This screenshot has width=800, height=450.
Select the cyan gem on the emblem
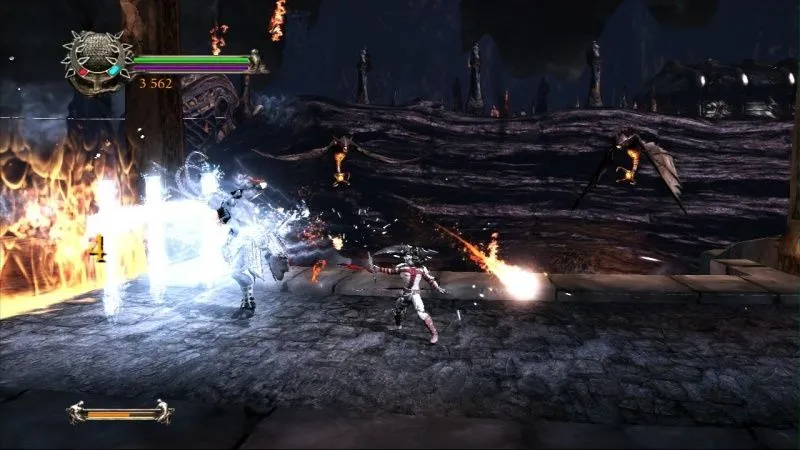pyautogui.click(x=113, y=70)
